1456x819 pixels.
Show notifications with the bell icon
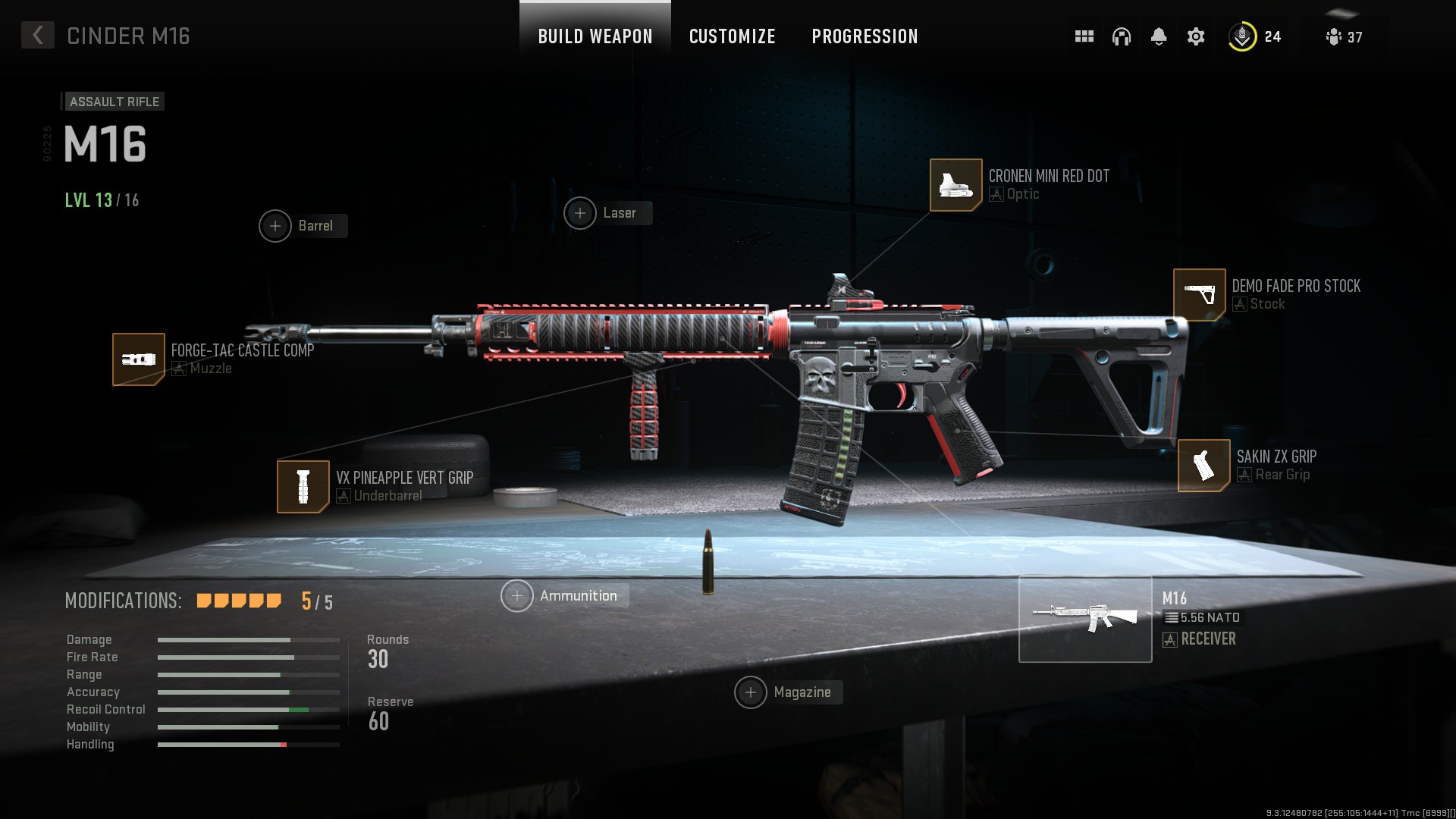1158,36
